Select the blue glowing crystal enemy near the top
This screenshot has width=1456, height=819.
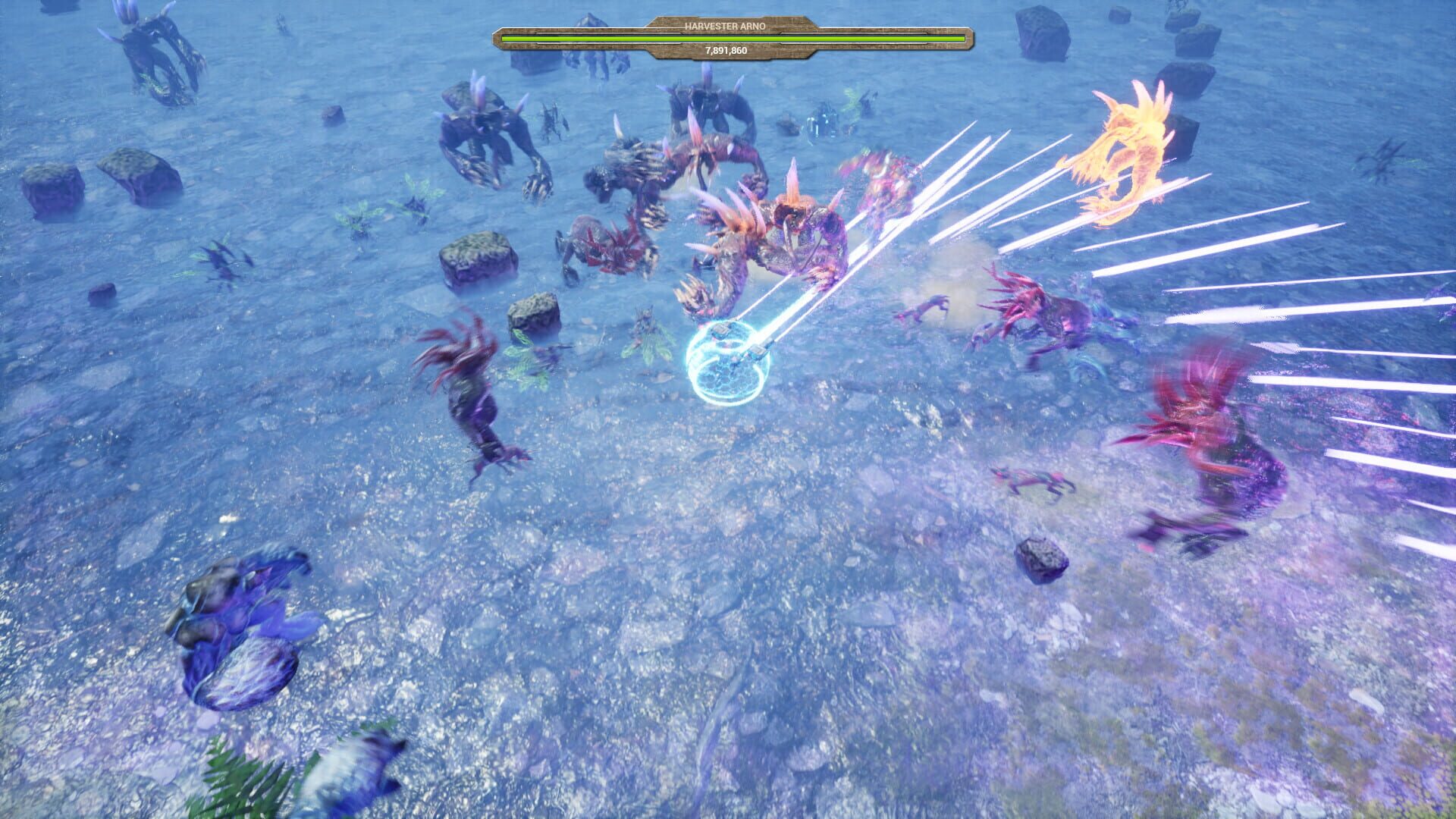click(x=823, y=121)
